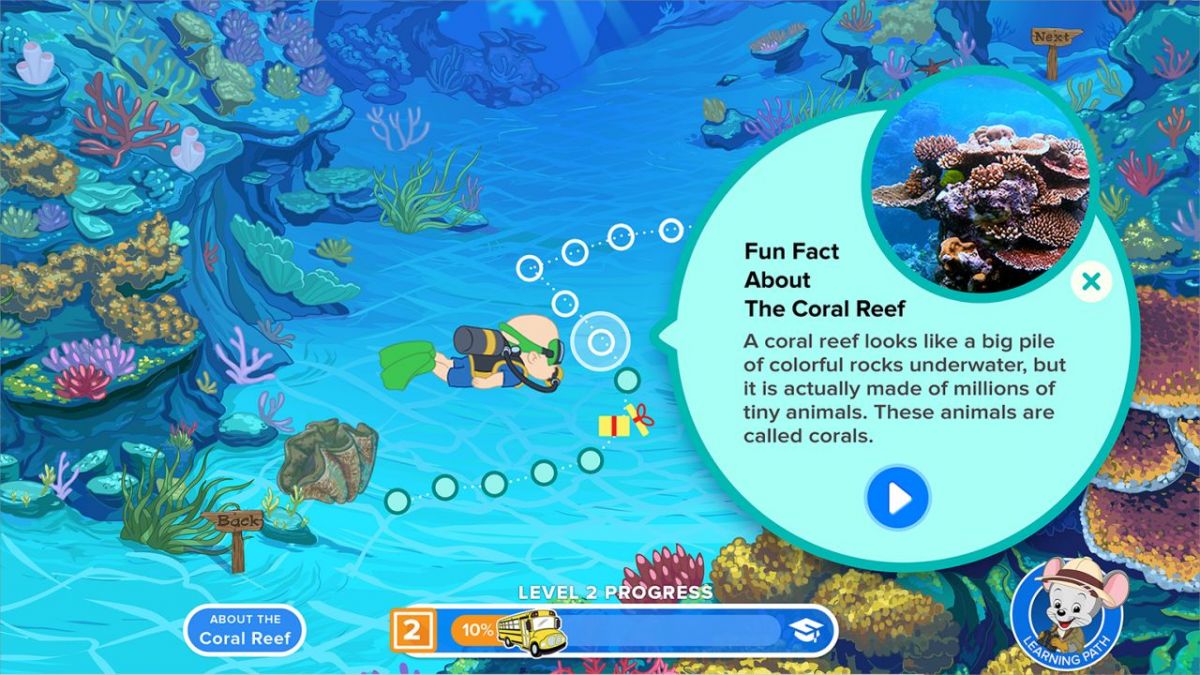The width and height of the screenshot is (1200, 675).
Task: Click the graduation cap progress icon
Action: click(x=807, y=630)
